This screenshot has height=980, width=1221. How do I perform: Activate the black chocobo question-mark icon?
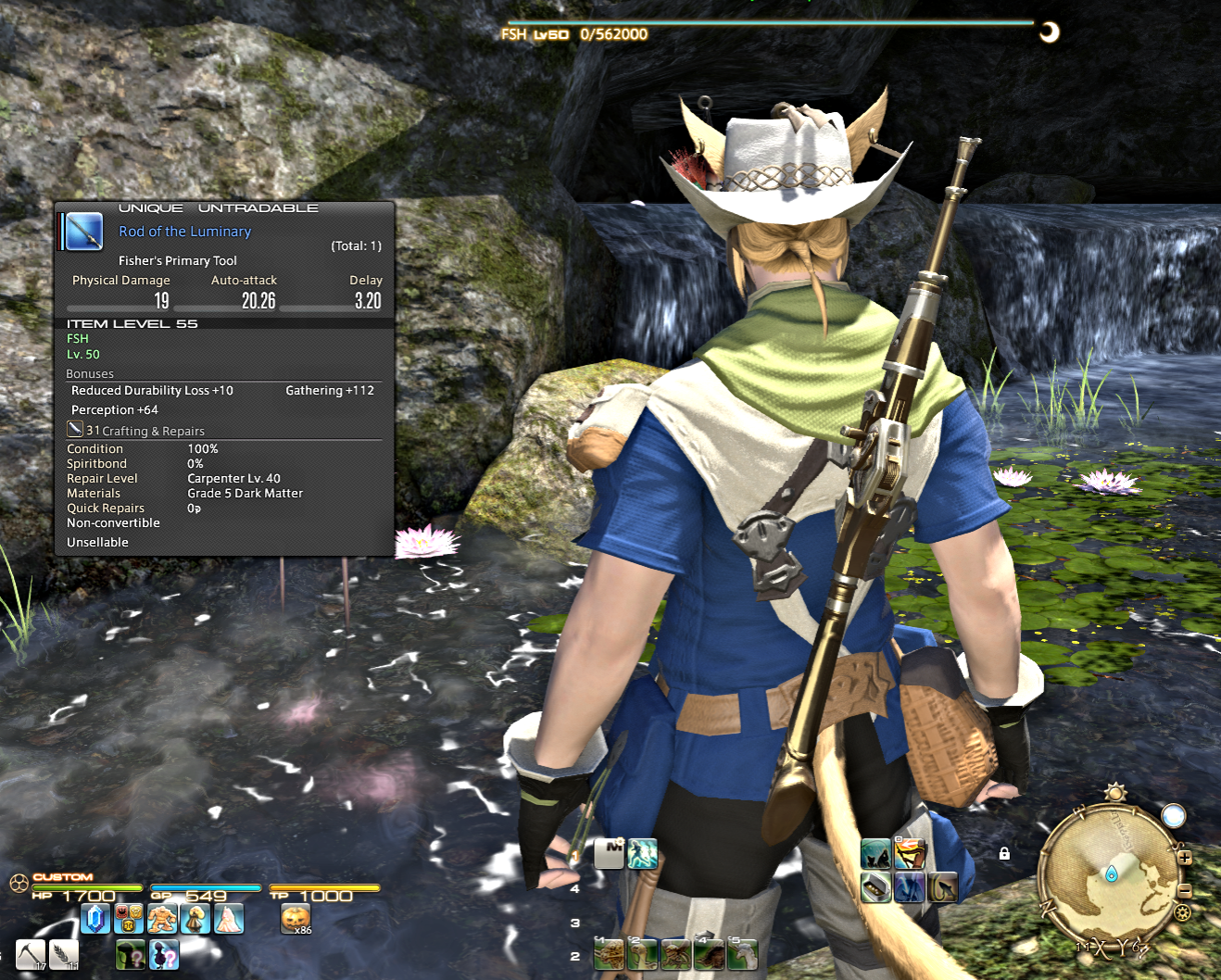164,954
